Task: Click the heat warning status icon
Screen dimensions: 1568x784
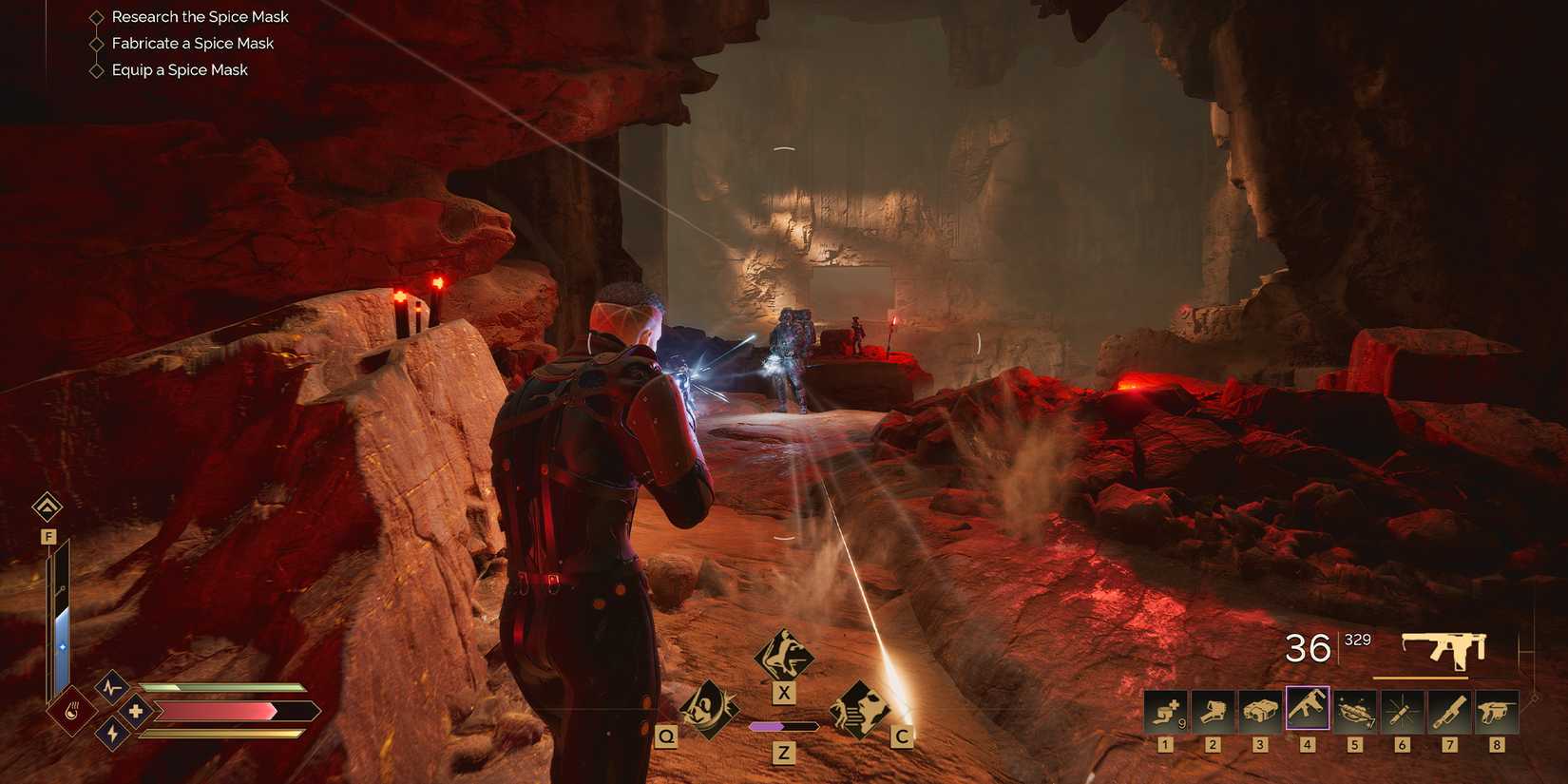Action: (x=72, y=711)
